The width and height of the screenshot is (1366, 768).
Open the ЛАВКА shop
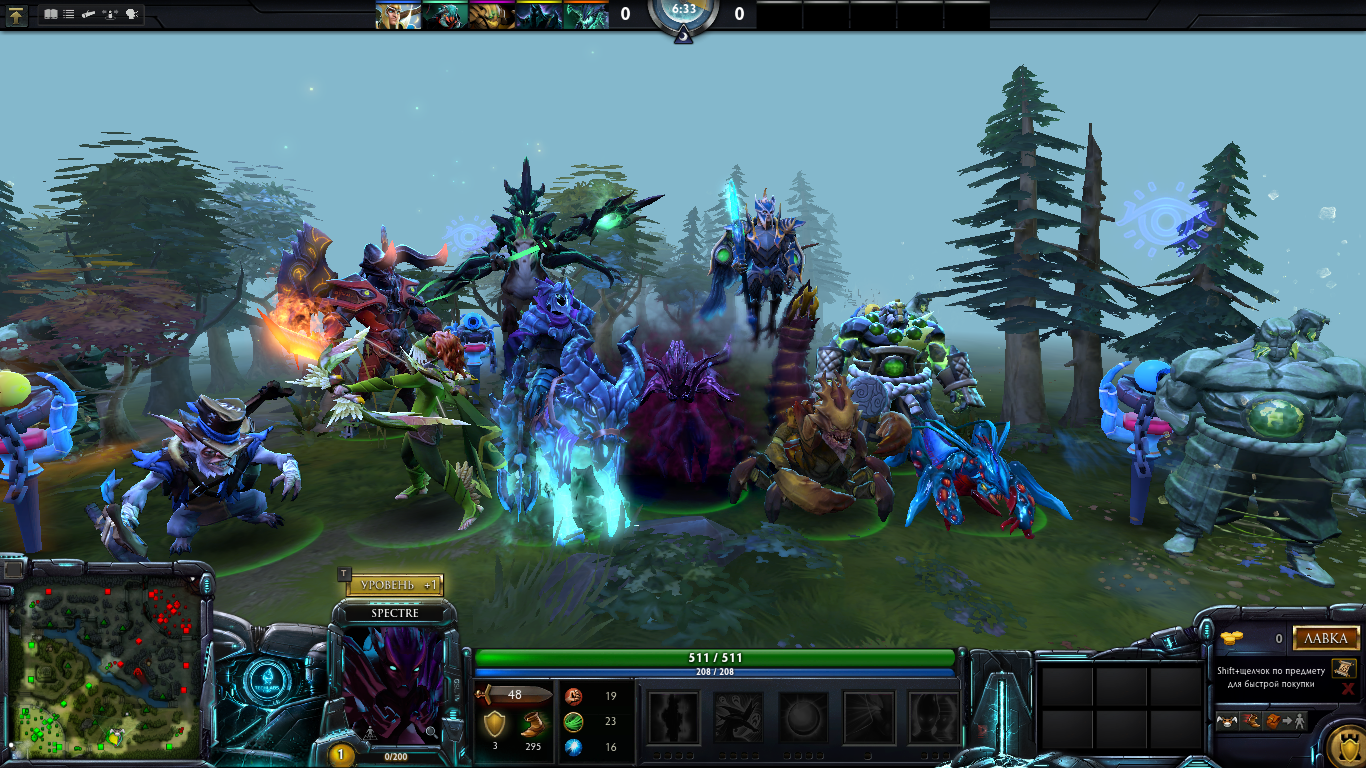coord(1326,638)
